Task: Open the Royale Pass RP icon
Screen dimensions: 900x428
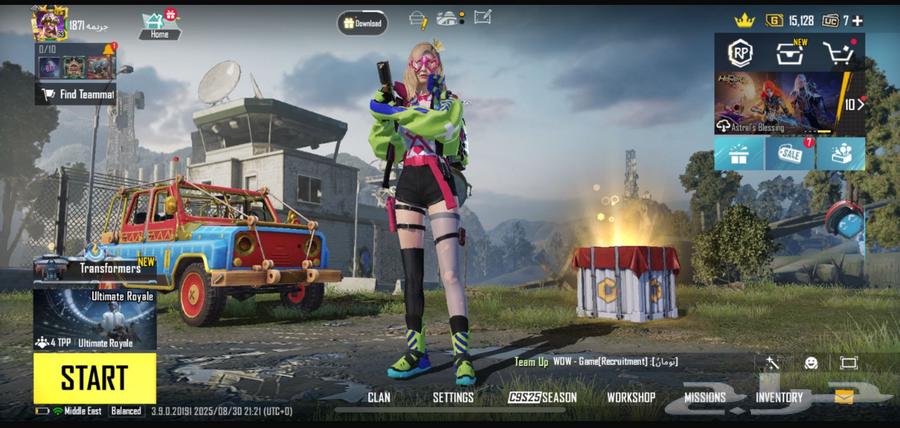Action: (739, 53)
